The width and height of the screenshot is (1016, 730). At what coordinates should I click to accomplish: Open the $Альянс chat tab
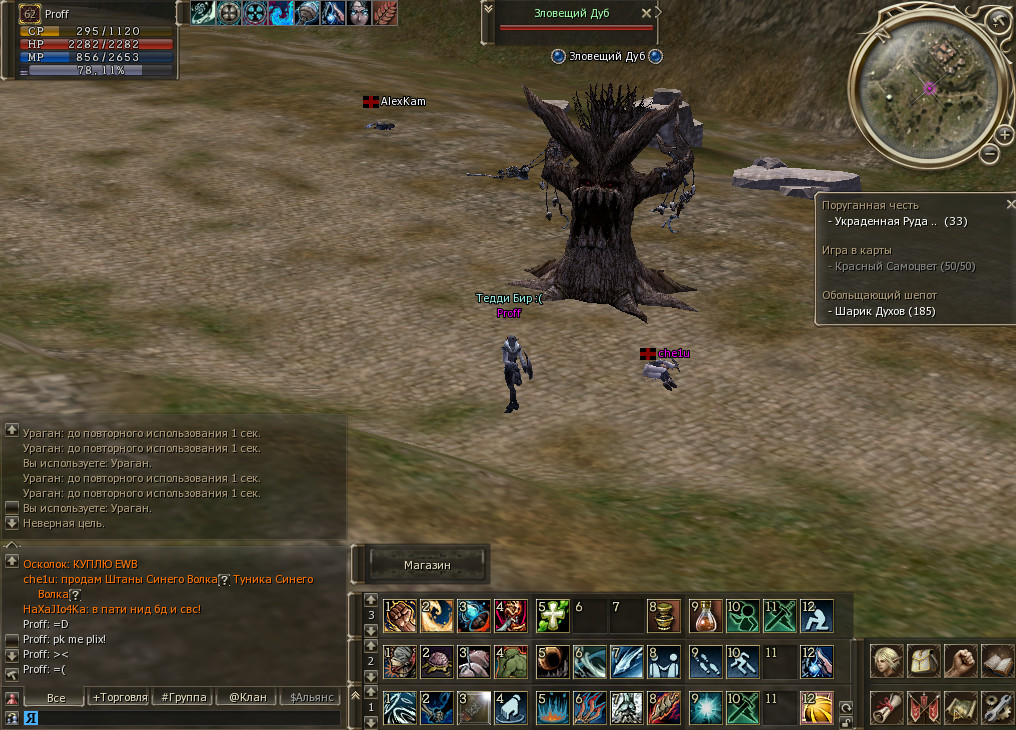310,697
